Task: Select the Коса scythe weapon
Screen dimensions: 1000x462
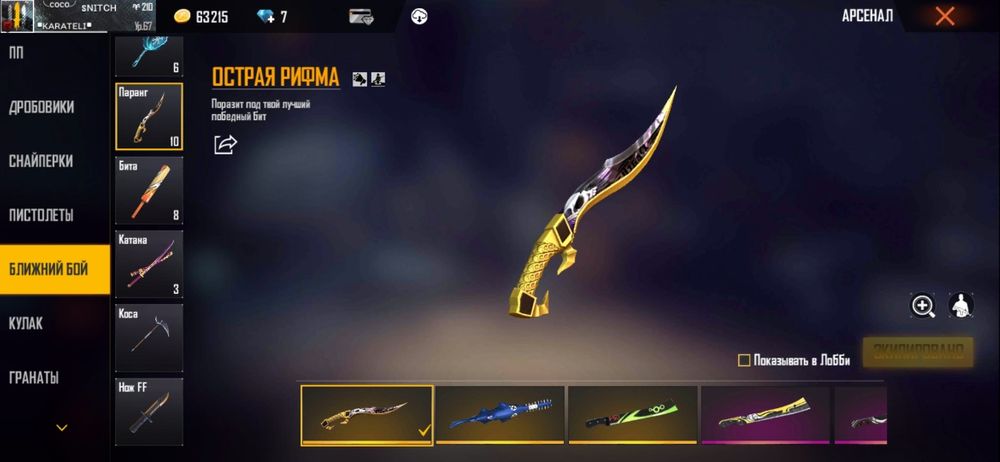Action: click(x=149, y=337)
